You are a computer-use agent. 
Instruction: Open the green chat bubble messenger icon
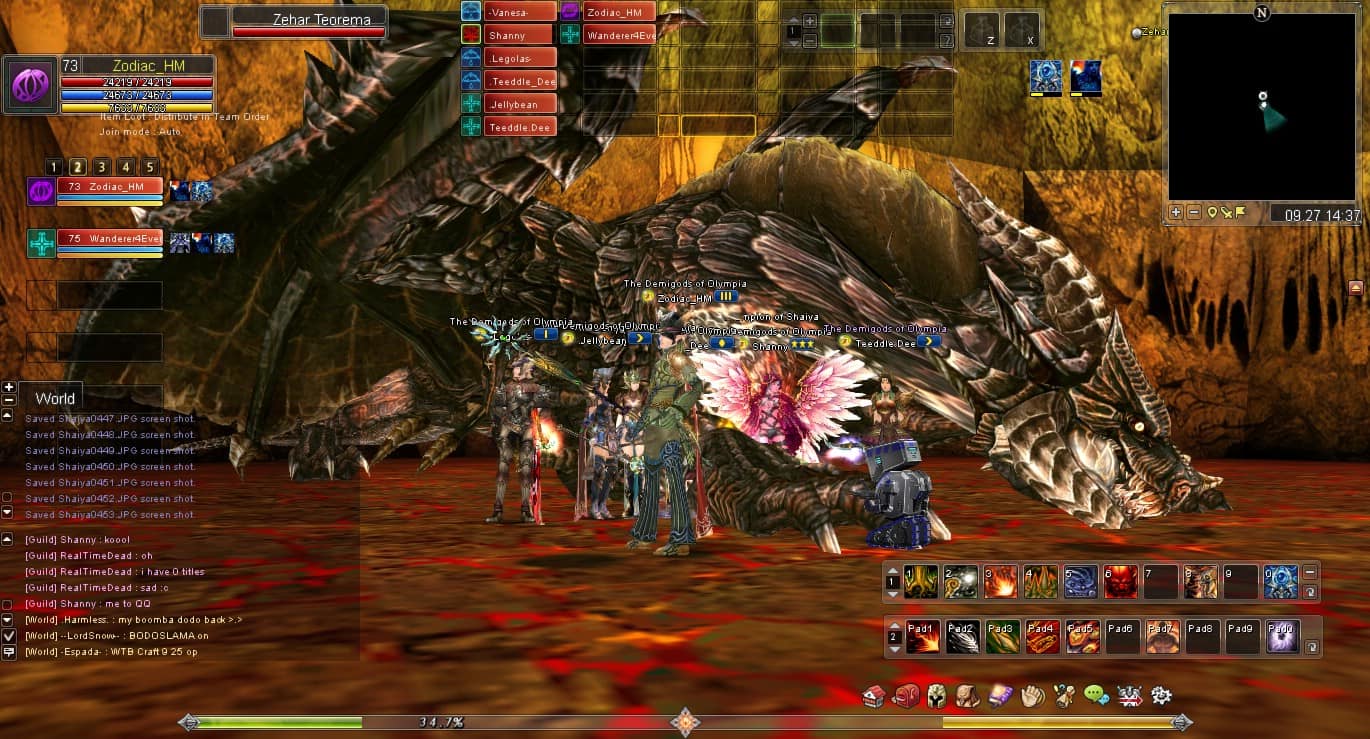1095,695
